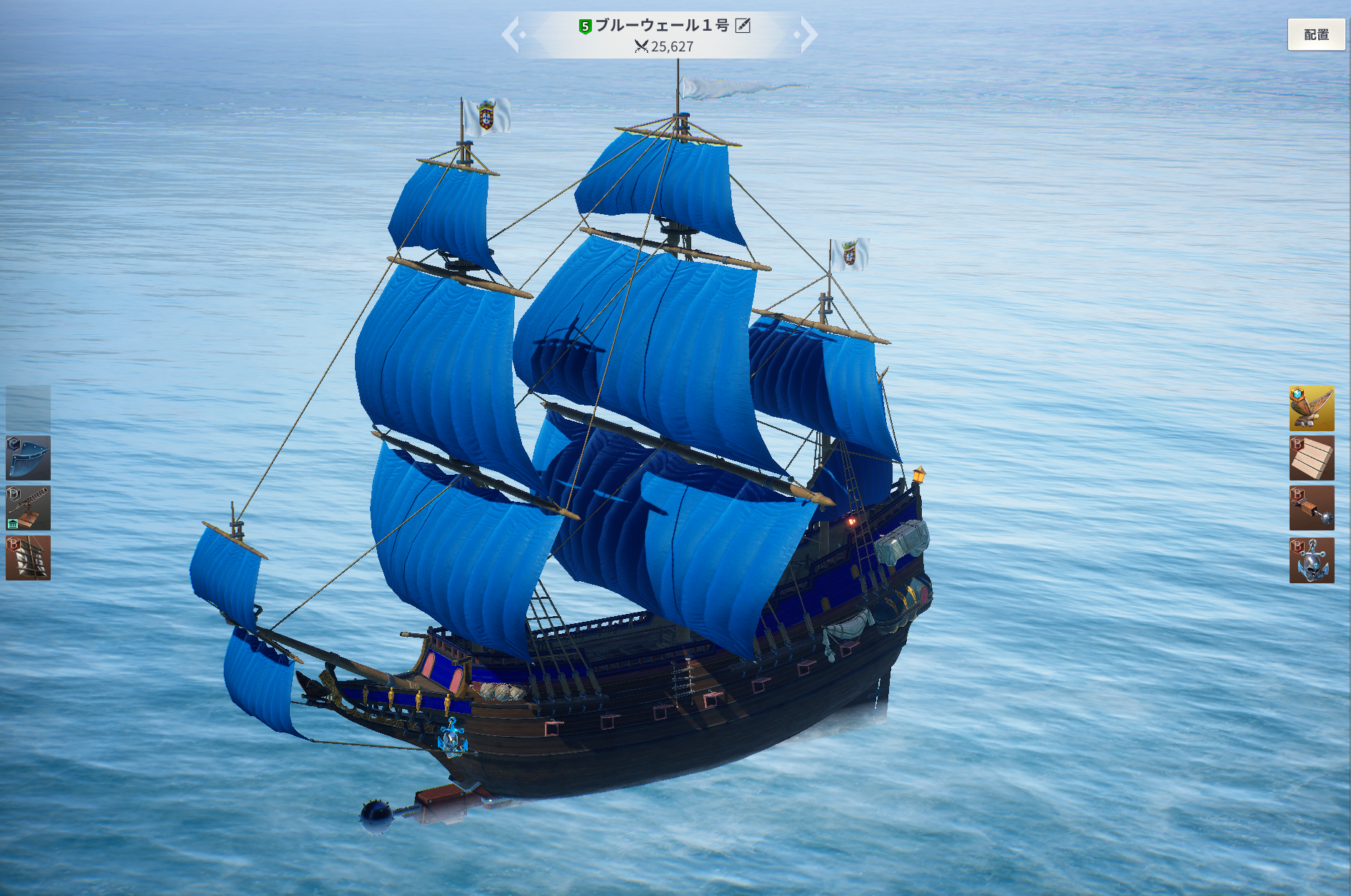This screenshot has height=896, width=1351.
Task: Select the skull anchor equipment slot
Action: (x=1311, y=560)
